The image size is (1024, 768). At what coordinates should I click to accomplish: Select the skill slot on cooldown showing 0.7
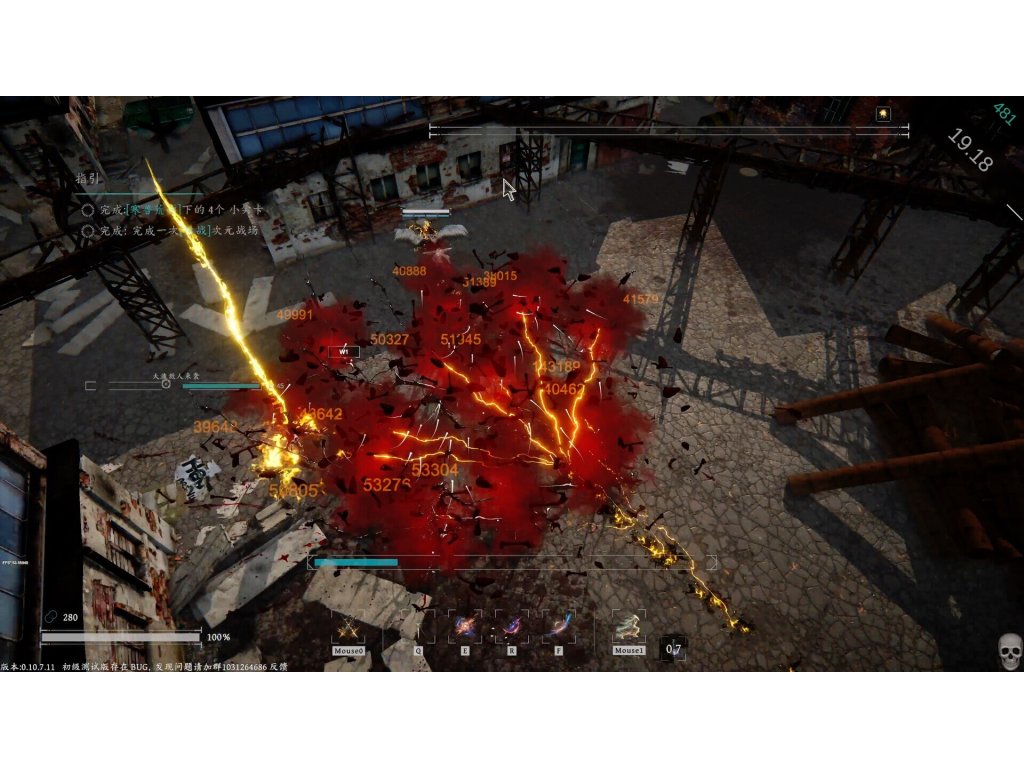click(x=674, y=649)
